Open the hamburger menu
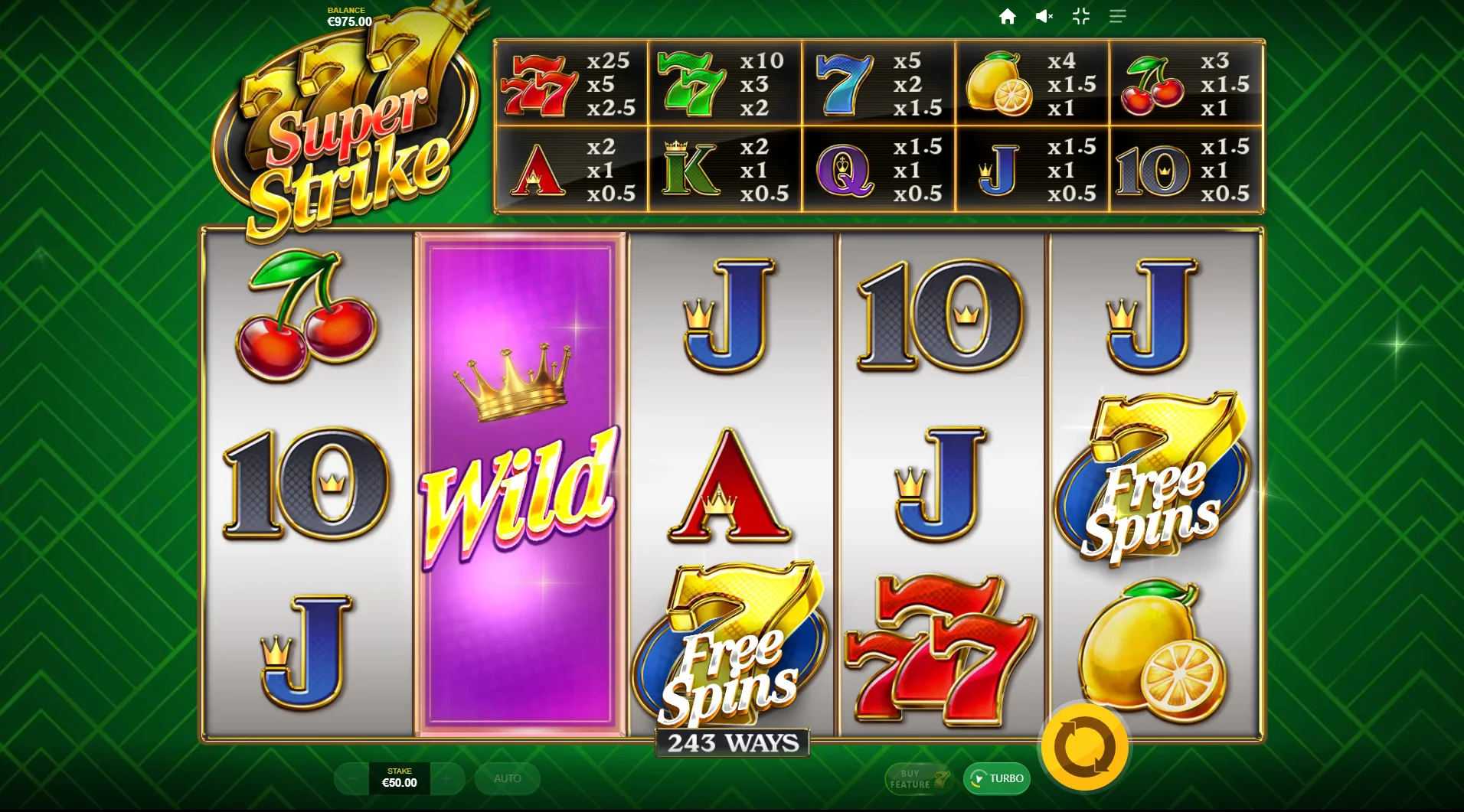This screenshot has width=1464, height=812. click(1118, 16)
